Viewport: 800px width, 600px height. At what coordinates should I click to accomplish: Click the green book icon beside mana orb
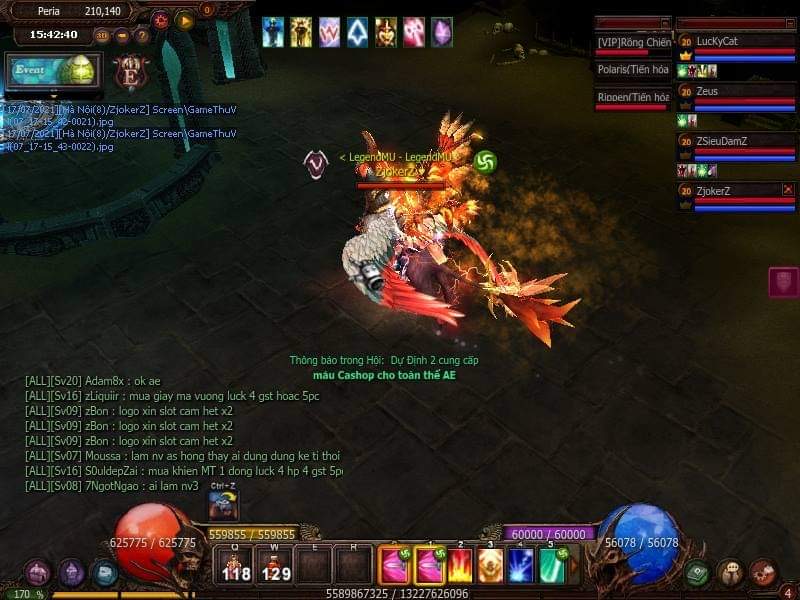[698, 573]
